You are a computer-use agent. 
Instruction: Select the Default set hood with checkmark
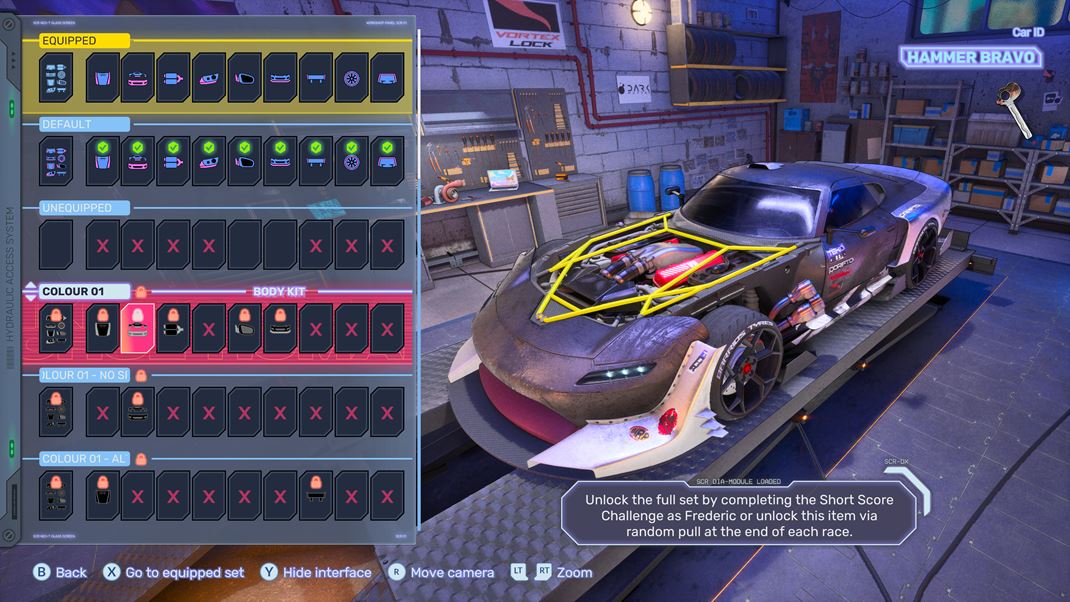[x=102, y=161]
